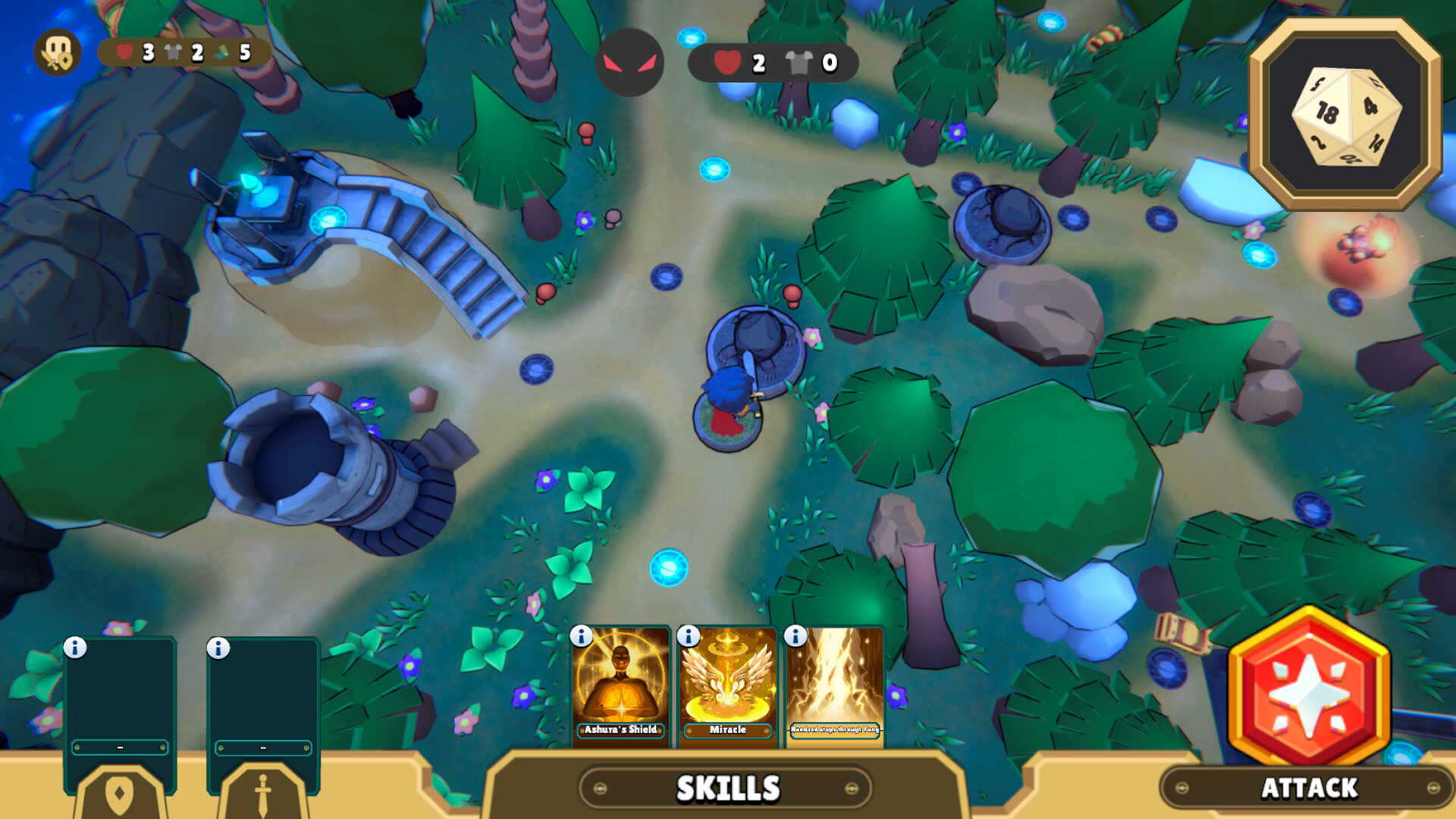1456x819 pixels.
Task: Open info for the Miracle skill card
Action: [687, 638]
